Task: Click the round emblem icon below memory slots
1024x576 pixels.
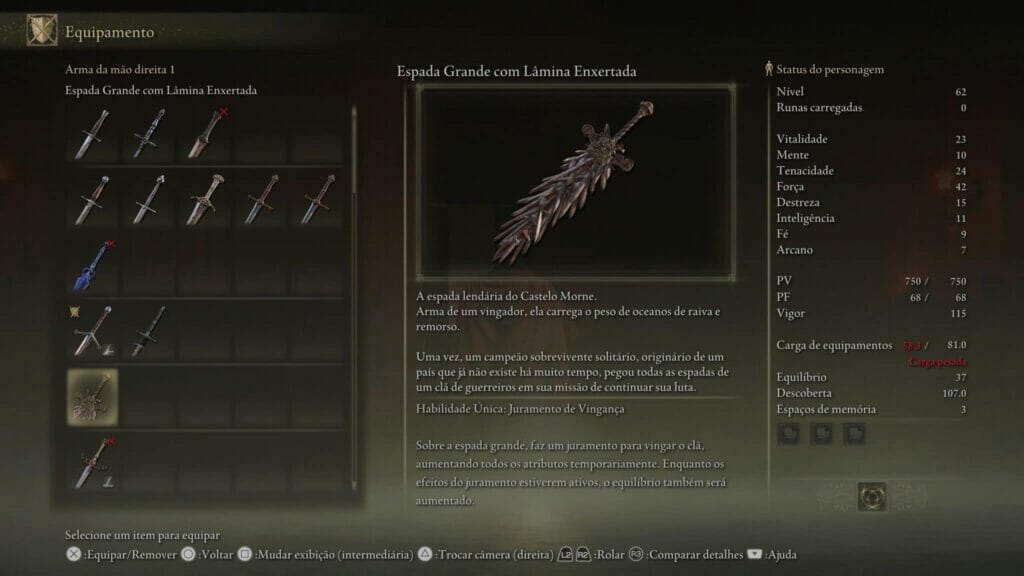Action: pos(872,496)
